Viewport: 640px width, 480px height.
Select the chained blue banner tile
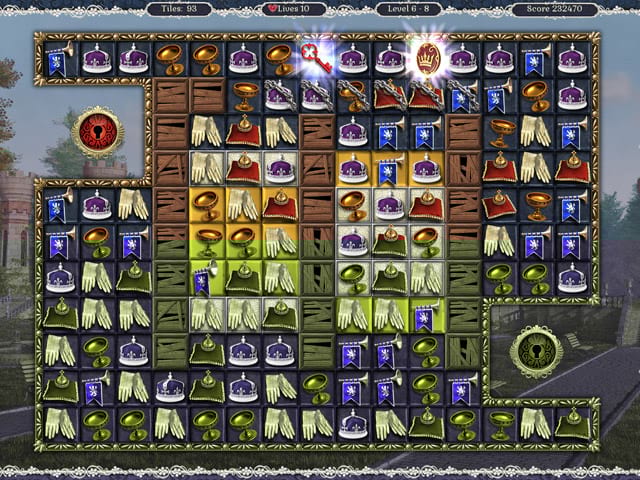tap(461, 96)
